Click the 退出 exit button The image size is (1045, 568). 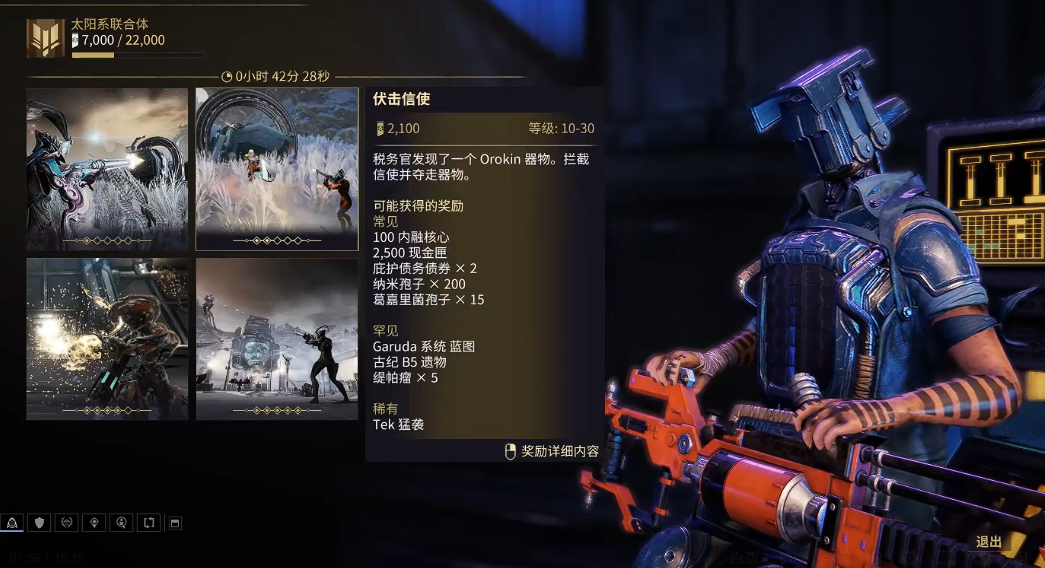(x=988, y=542)
